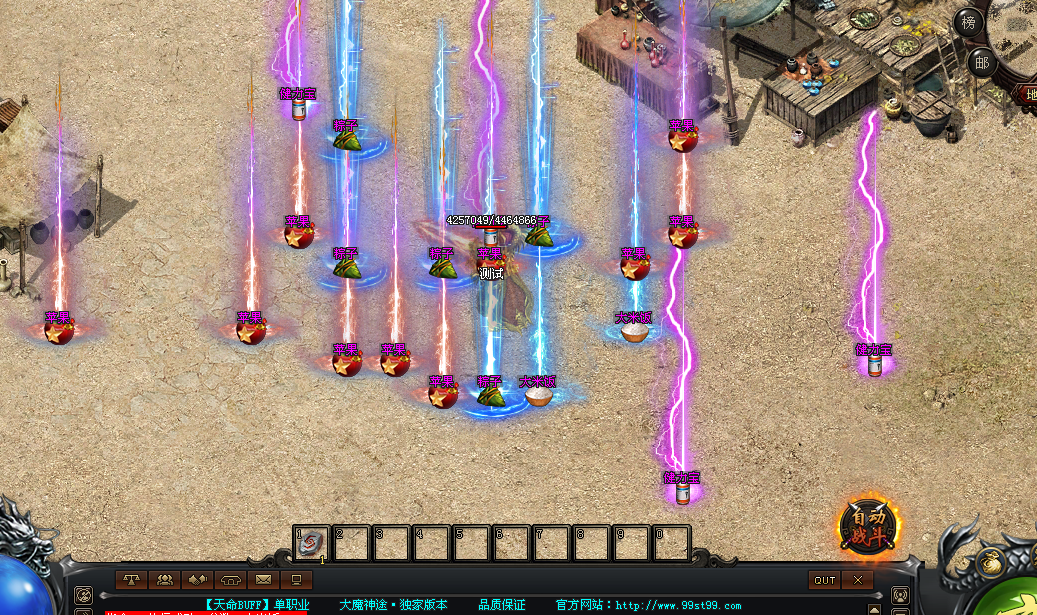Click the monitor screen icon button
Image resolution: width=1037 pixels, height=615 pixels.
(x=295, y=579)
